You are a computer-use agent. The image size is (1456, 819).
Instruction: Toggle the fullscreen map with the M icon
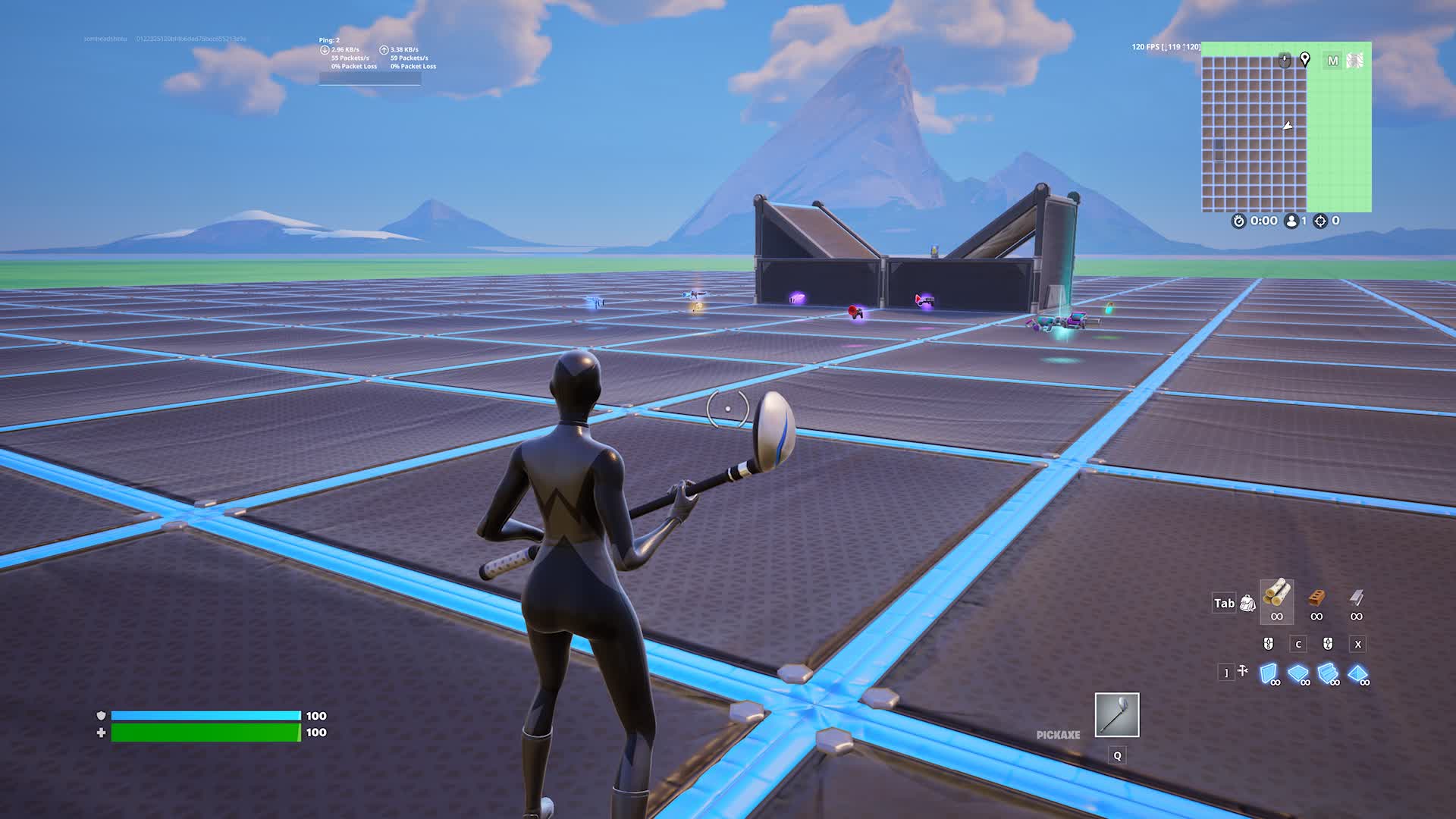(1333, 61)
